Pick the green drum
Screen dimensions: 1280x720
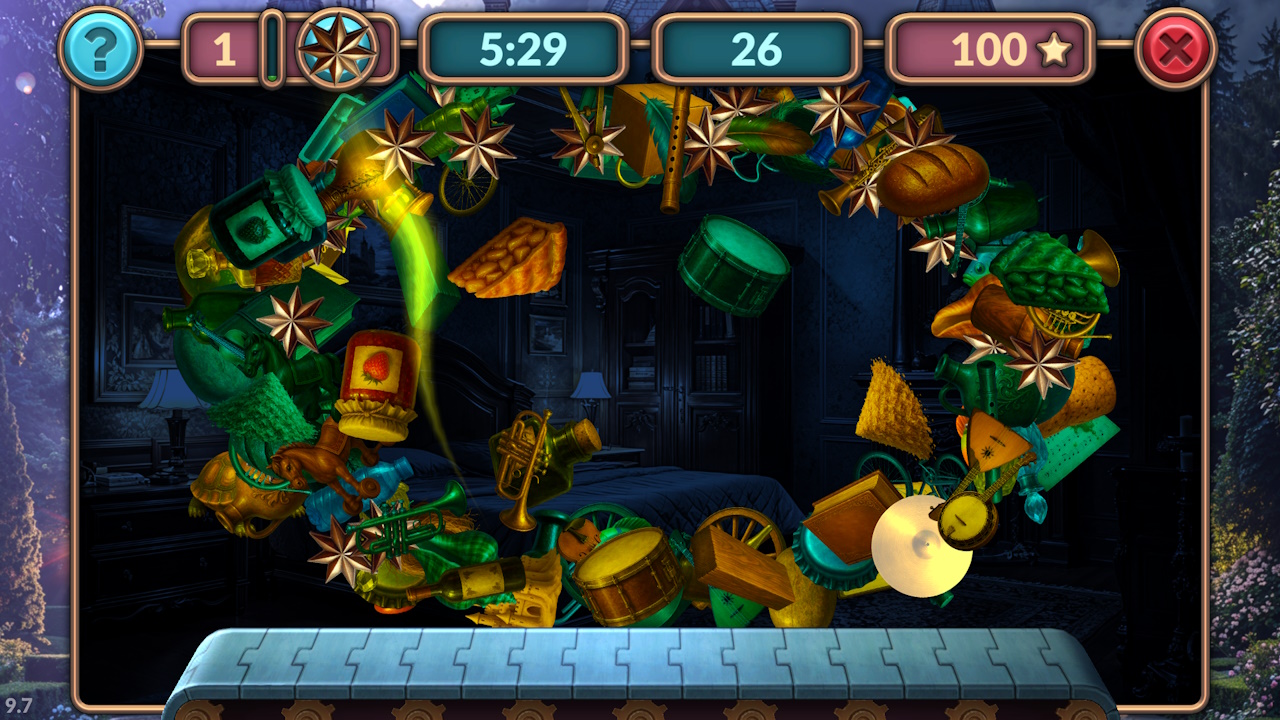point(733,264)
